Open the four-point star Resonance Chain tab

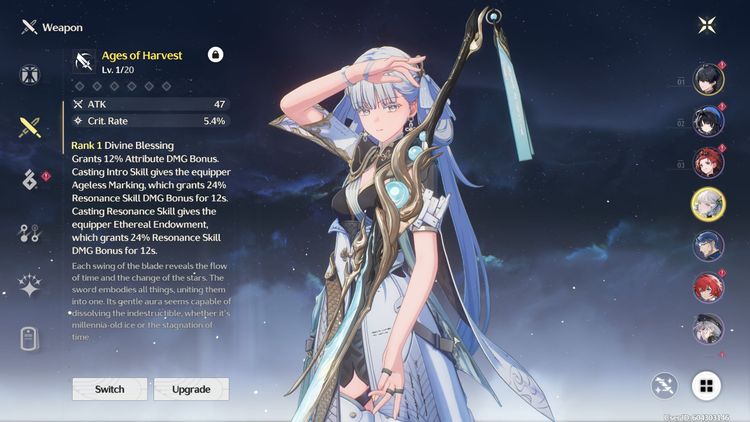tap(29, 286)
